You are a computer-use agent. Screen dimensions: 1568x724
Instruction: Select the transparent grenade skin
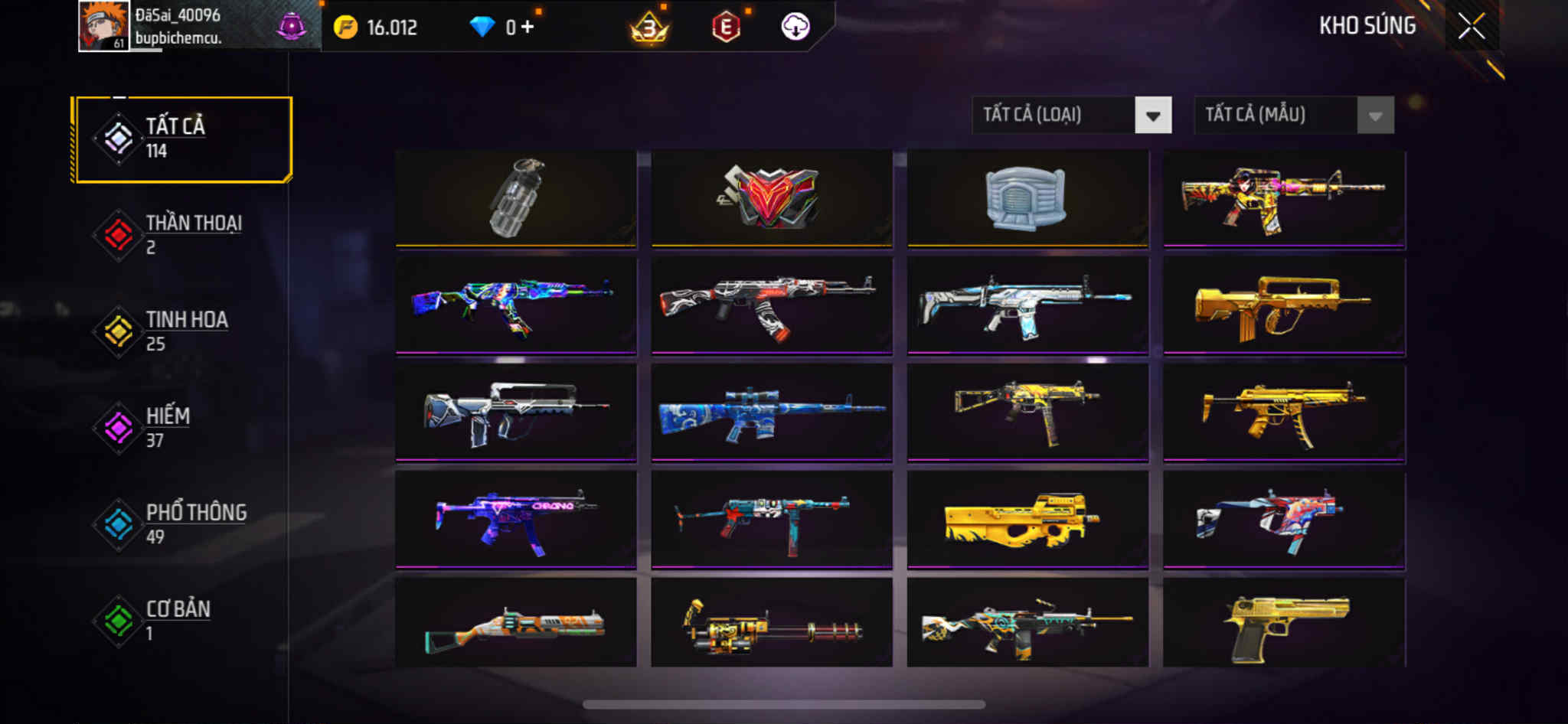pos(516,198)
